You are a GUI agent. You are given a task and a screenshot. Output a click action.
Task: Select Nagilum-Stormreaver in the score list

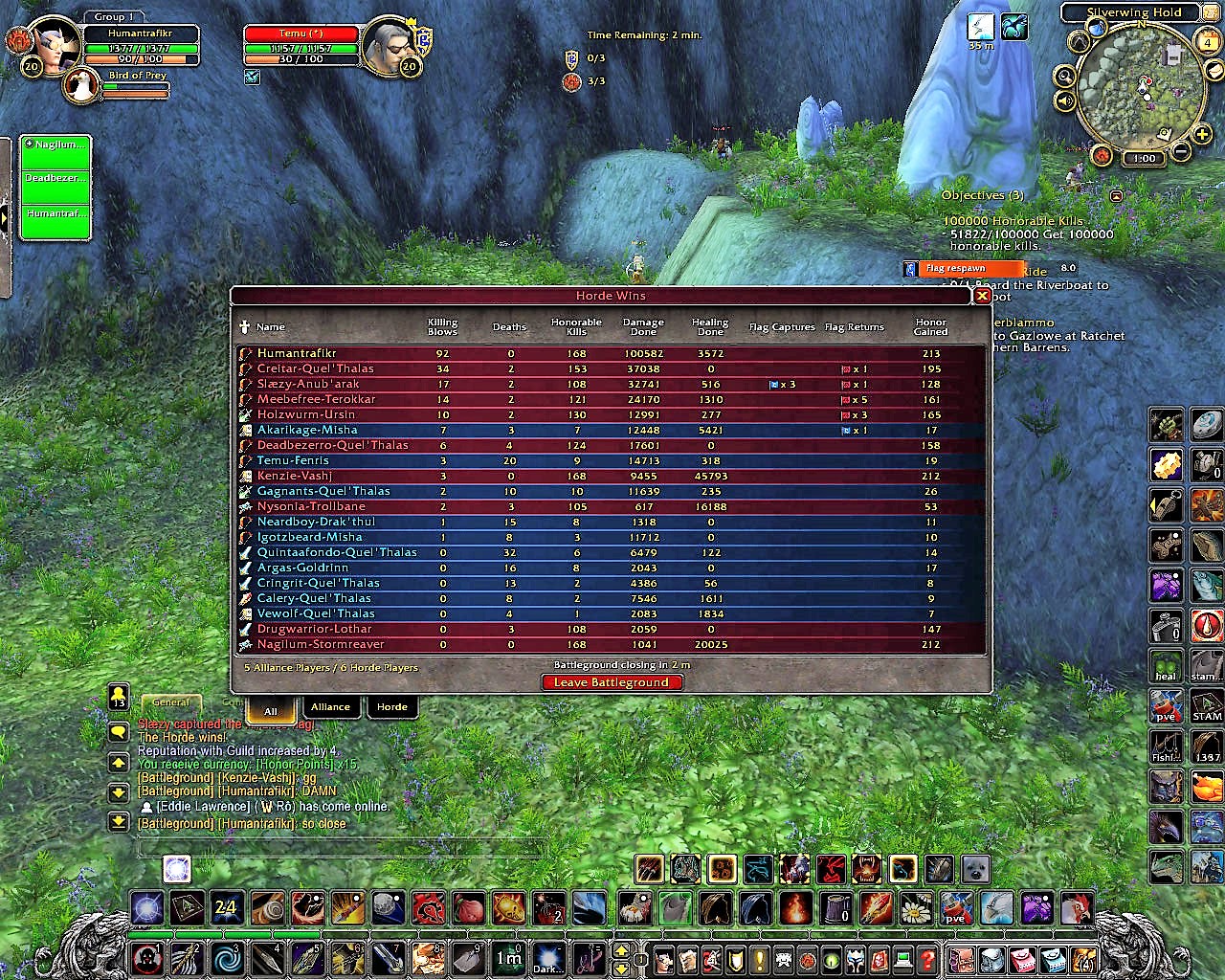[x=321, y=644]
